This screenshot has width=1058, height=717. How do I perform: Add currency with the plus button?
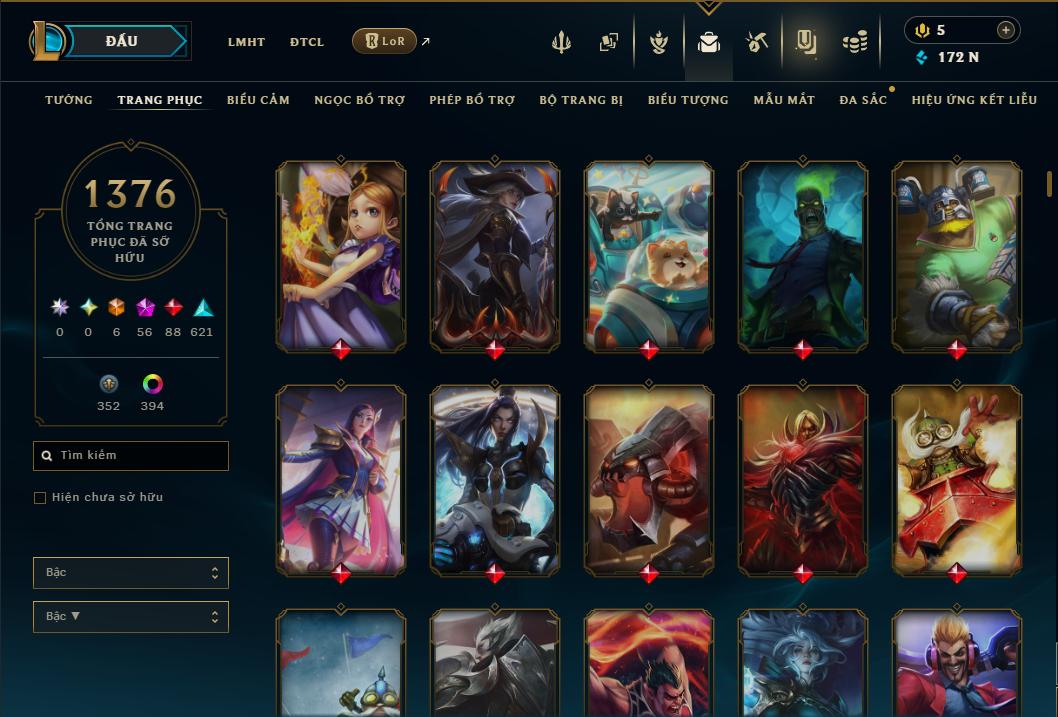pos(1005,30)
